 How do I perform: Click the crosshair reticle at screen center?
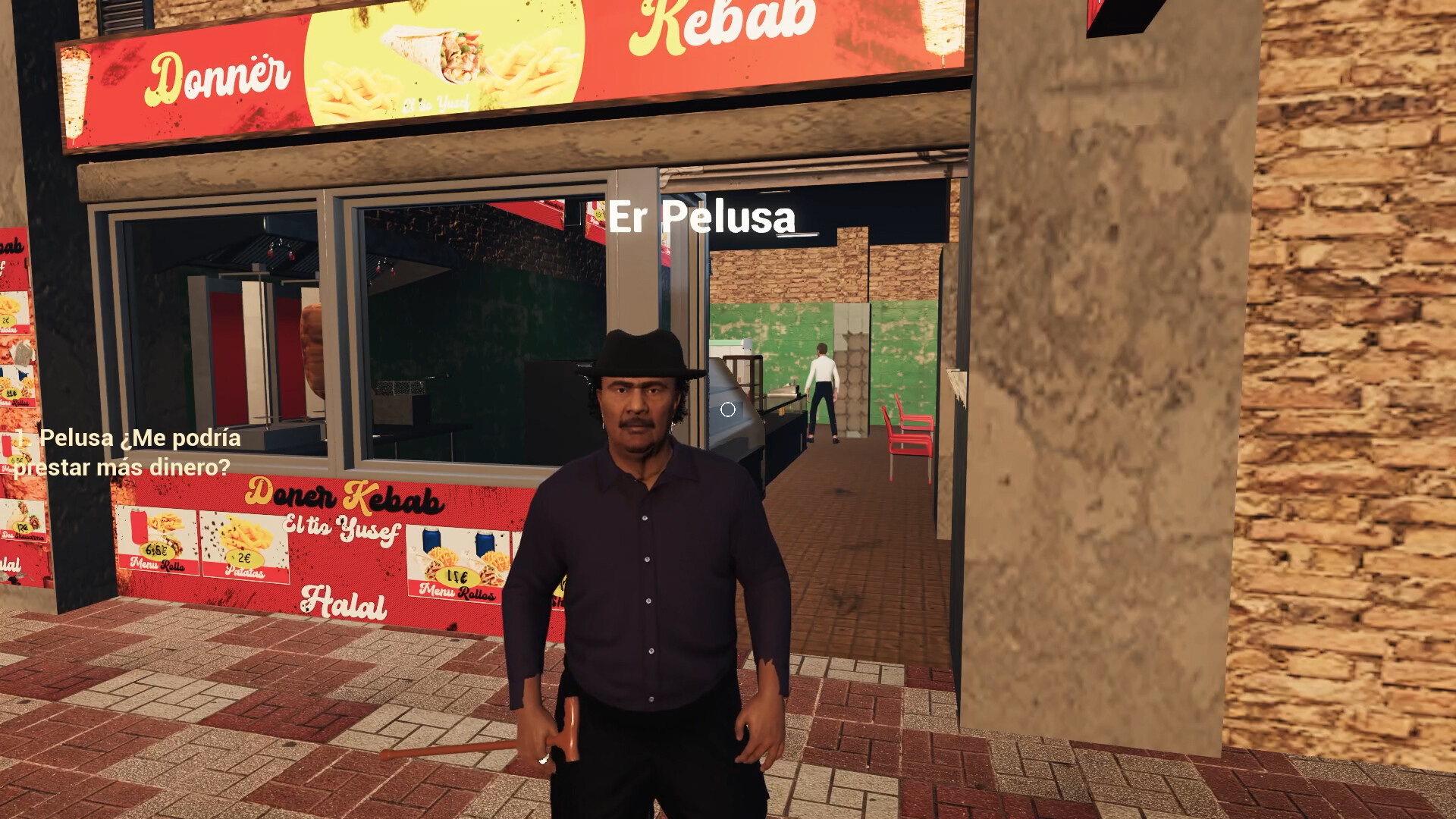[730, 409]
